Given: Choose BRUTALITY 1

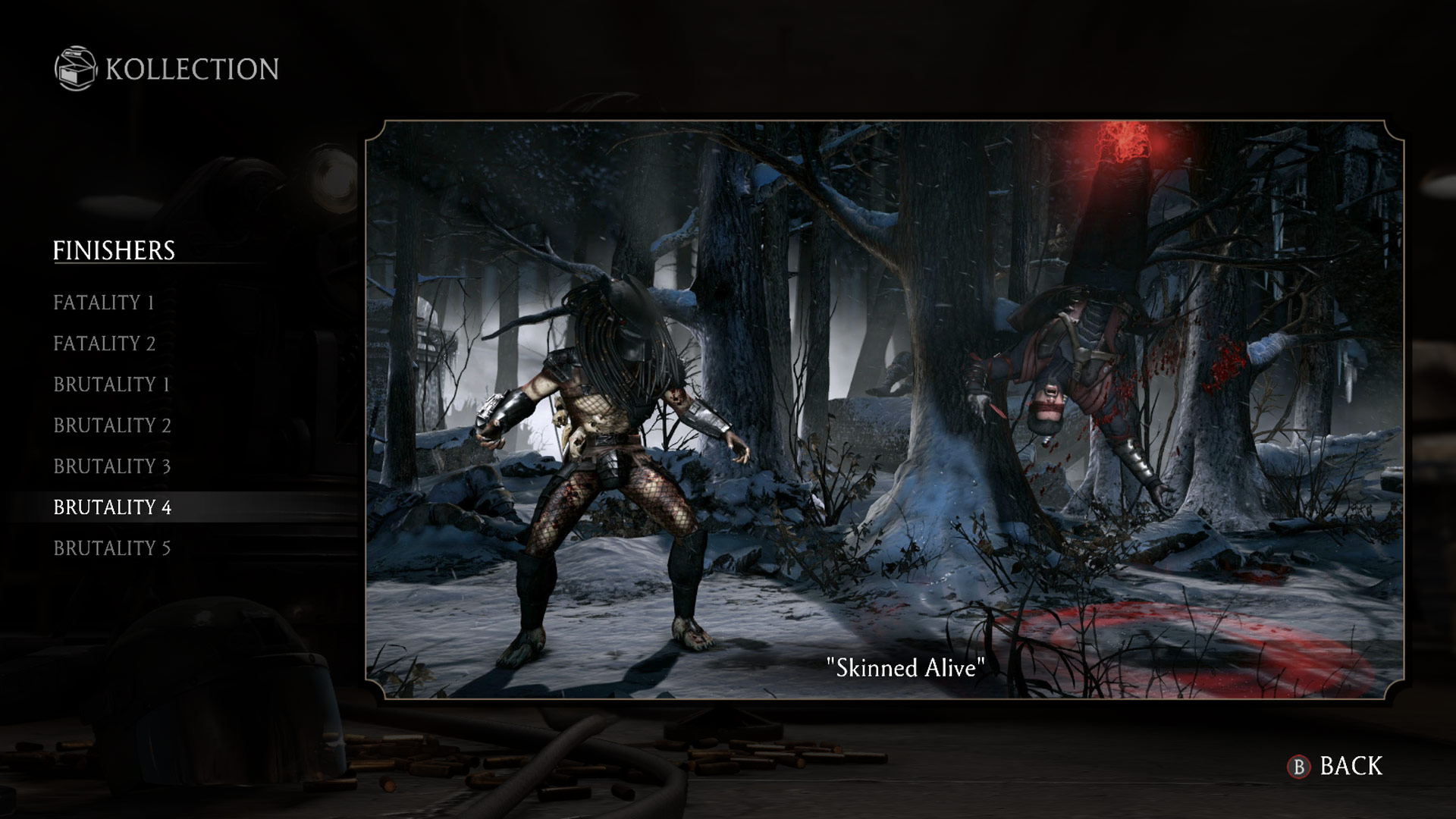Looking at the screenshot, I should [x=111, y=384].
